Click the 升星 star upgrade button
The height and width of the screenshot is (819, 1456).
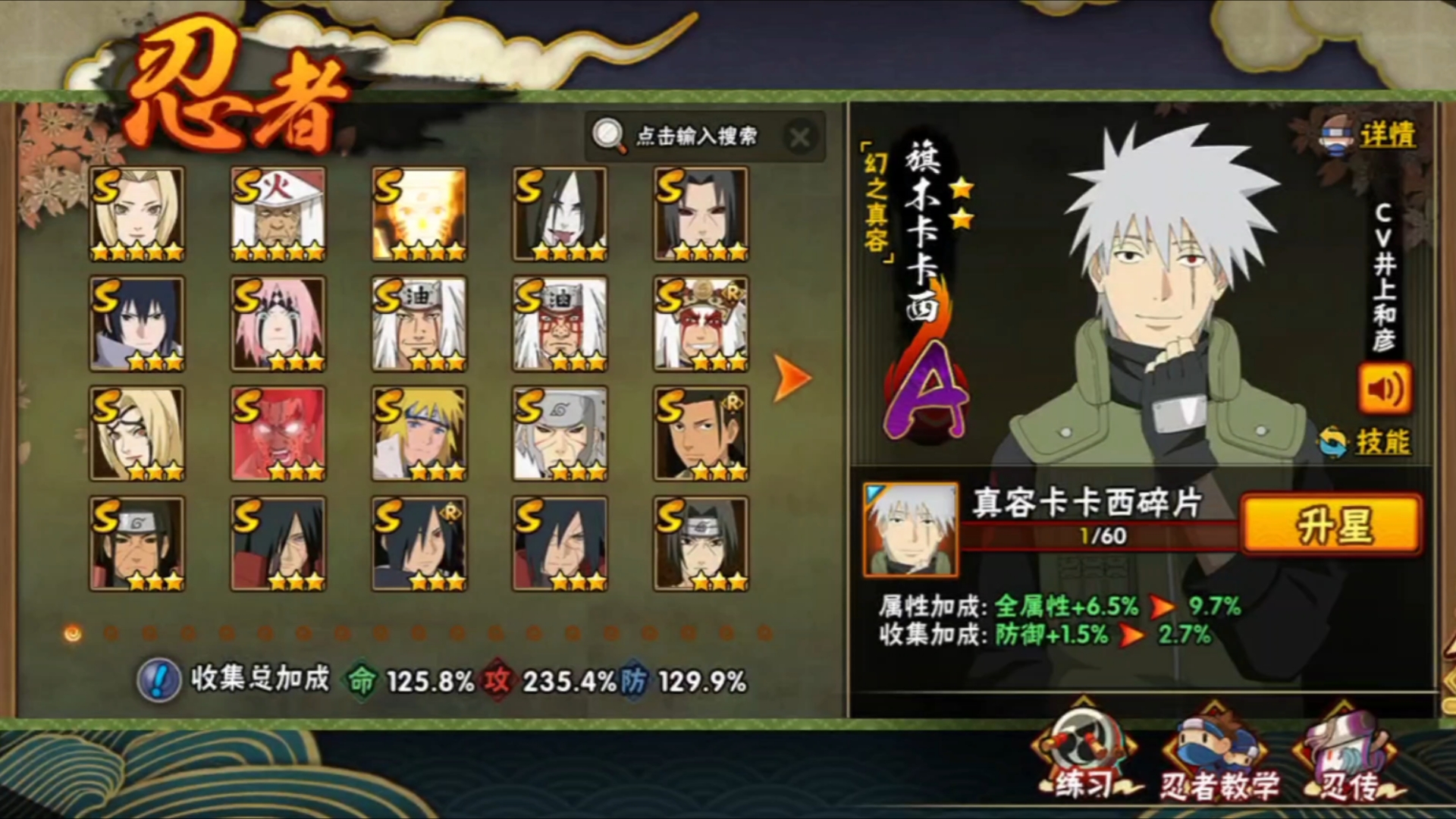[1332, 524]
